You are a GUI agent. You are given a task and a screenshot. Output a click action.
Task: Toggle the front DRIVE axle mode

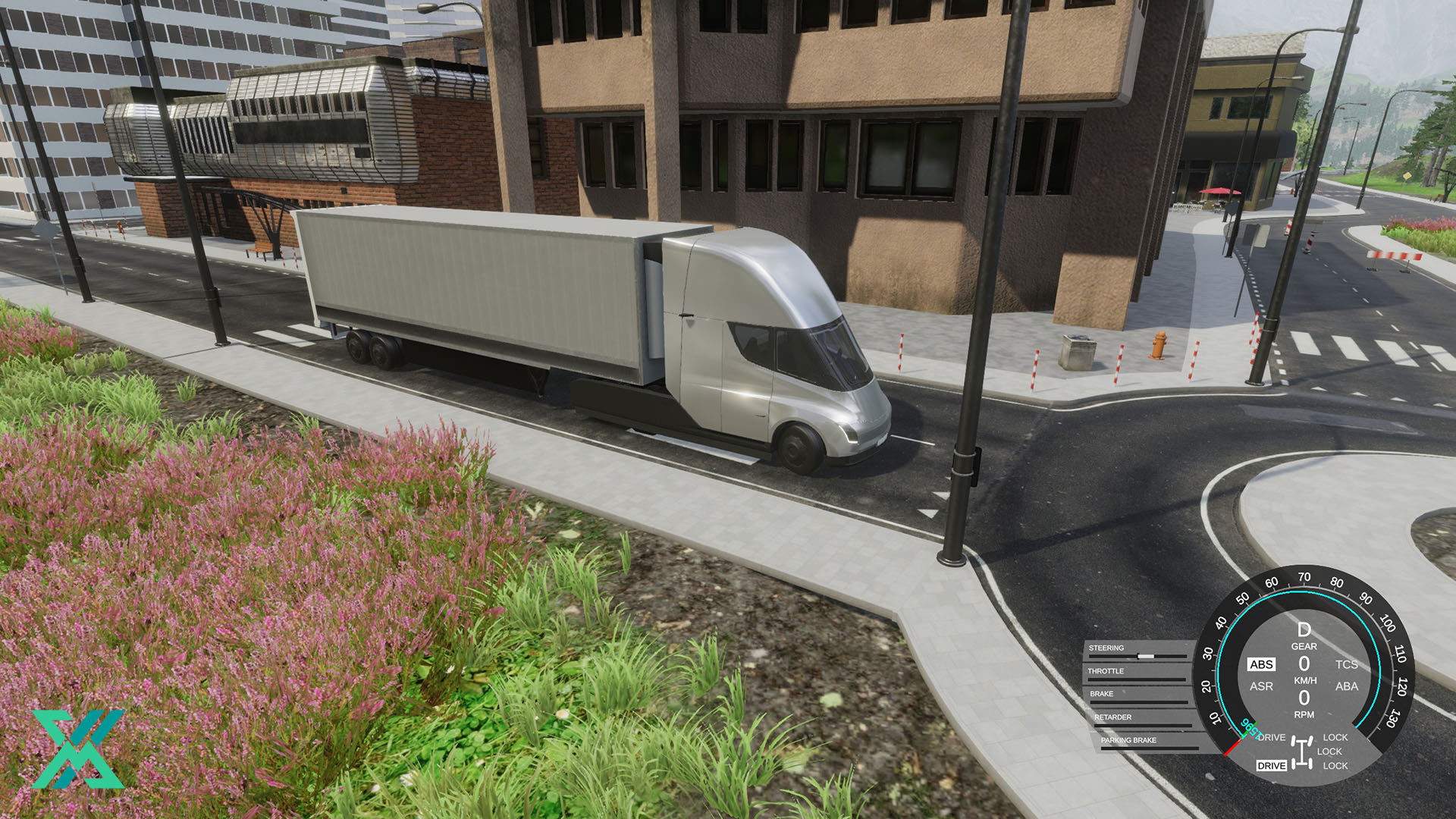tap(1271, 738)
